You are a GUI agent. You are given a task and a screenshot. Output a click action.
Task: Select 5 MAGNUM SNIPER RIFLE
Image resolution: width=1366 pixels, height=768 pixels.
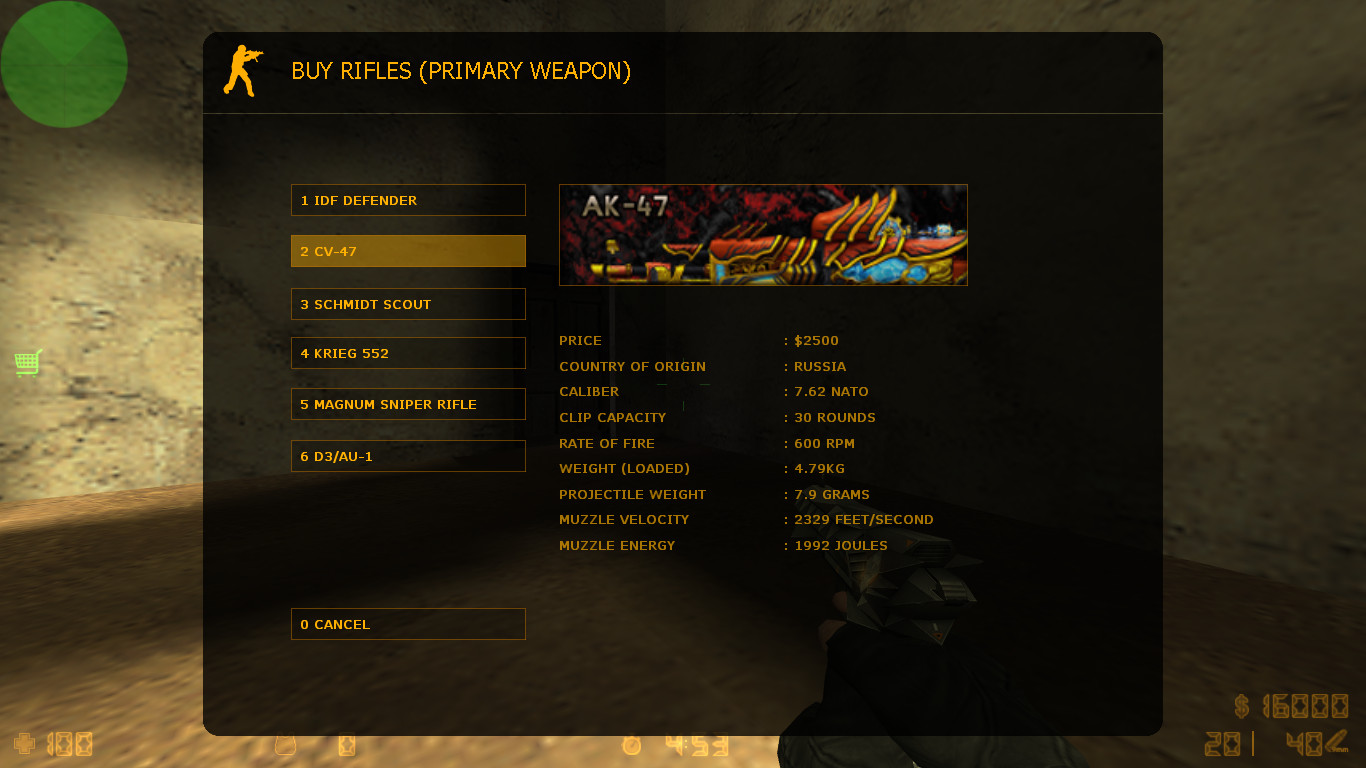point(407,403)
